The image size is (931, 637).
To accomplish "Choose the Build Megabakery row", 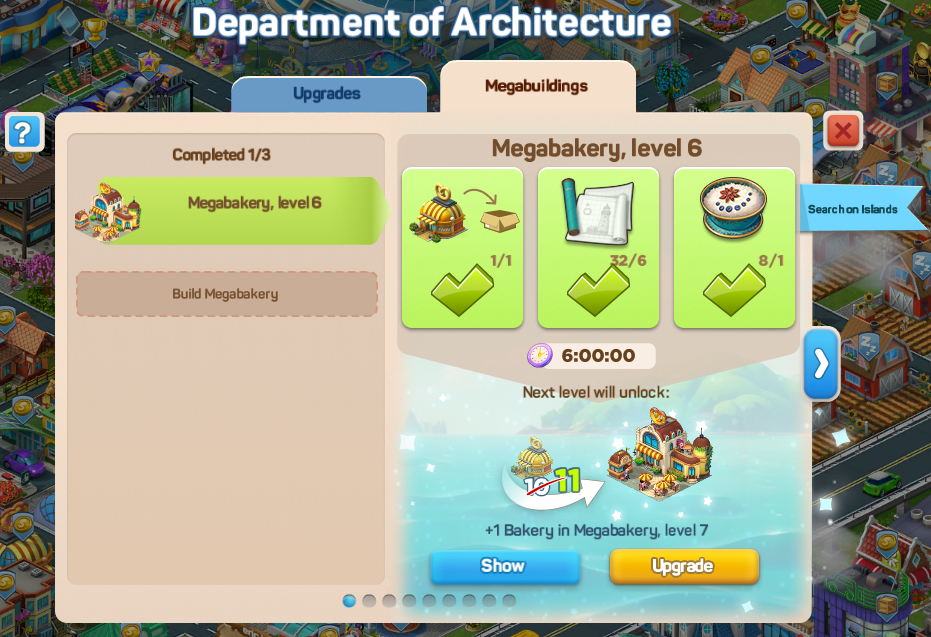I will (226, 294).
